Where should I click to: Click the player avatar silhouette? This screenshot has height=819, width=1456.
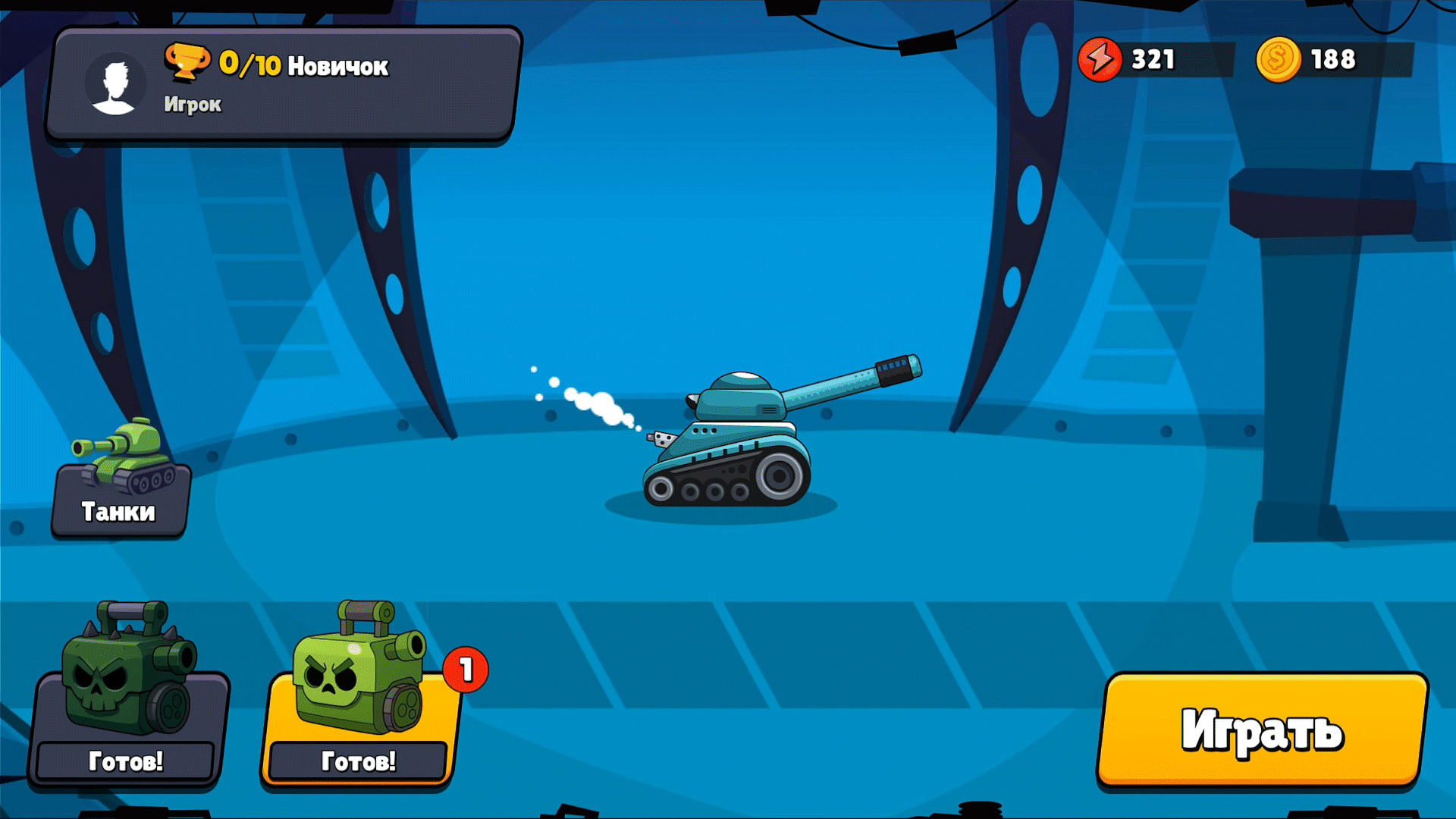114,83
